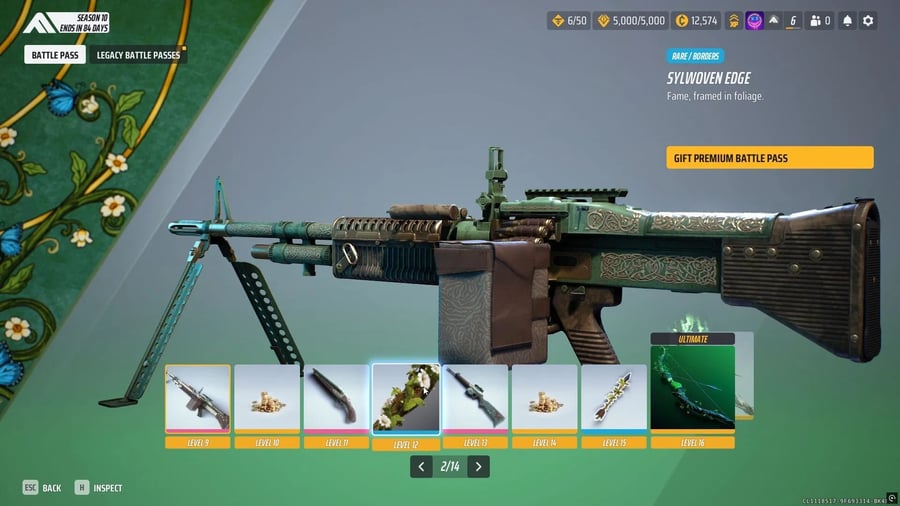This screenshot has width=900, height=506.
Task: Gift the Premium Battle Pass
Action: [769, 158]
